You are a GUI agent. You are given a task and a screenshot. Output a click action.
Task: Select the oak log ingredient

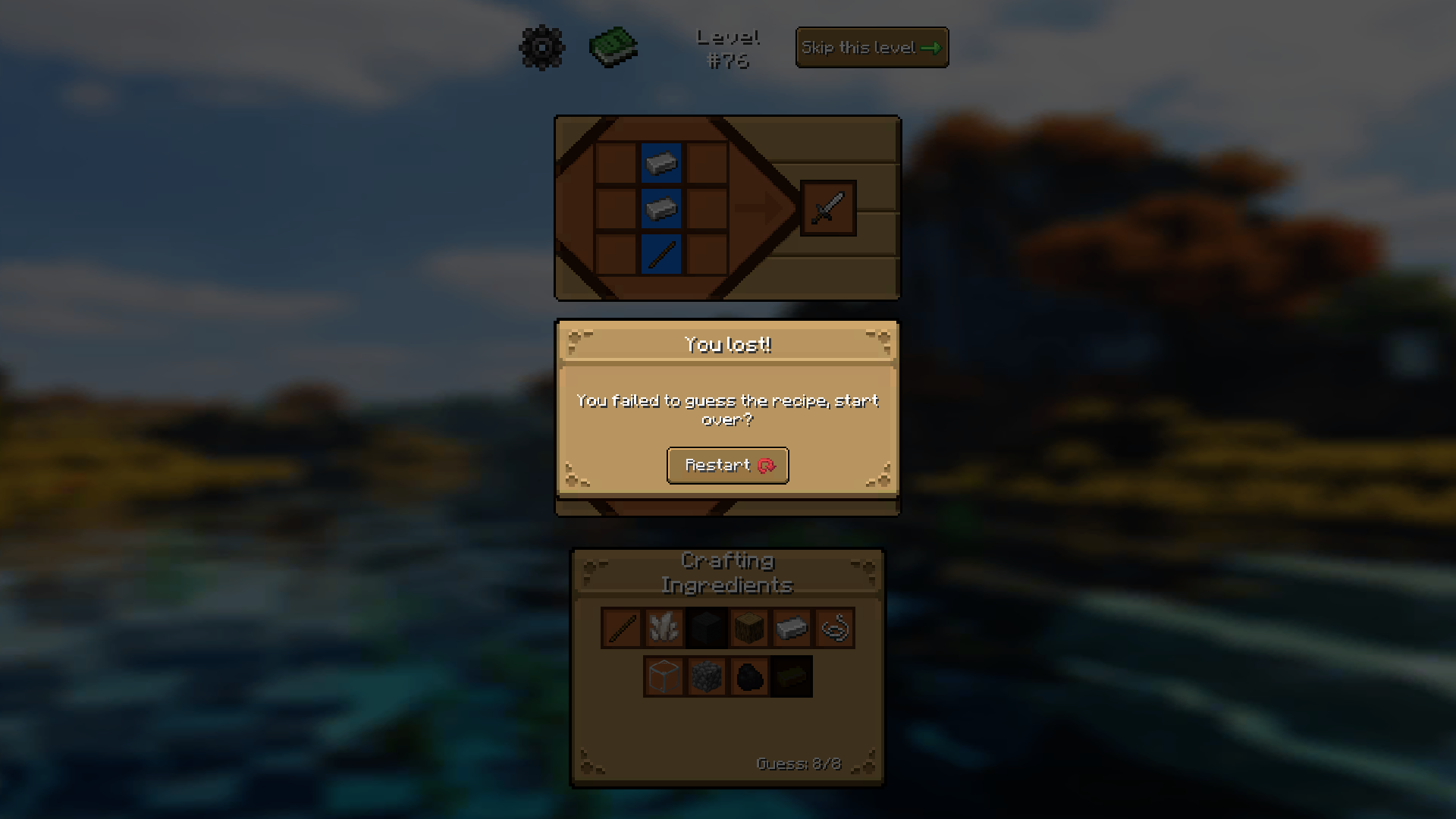pyautogui.click(x=748, y=627)
